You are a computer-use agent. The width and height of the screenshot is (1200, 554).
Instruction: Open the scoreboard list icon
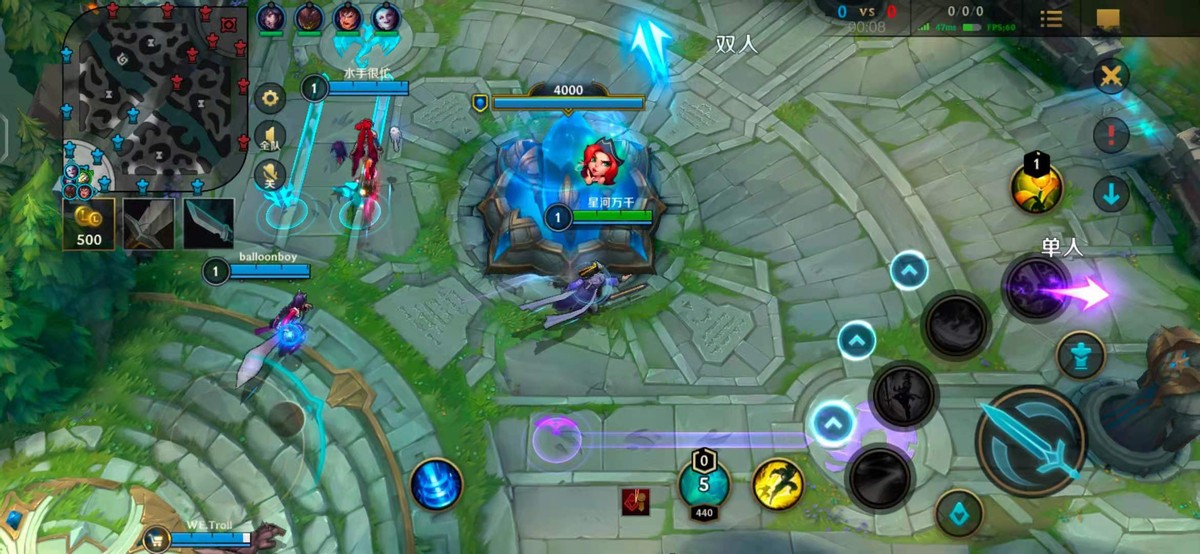click(x=1051, y=18)
